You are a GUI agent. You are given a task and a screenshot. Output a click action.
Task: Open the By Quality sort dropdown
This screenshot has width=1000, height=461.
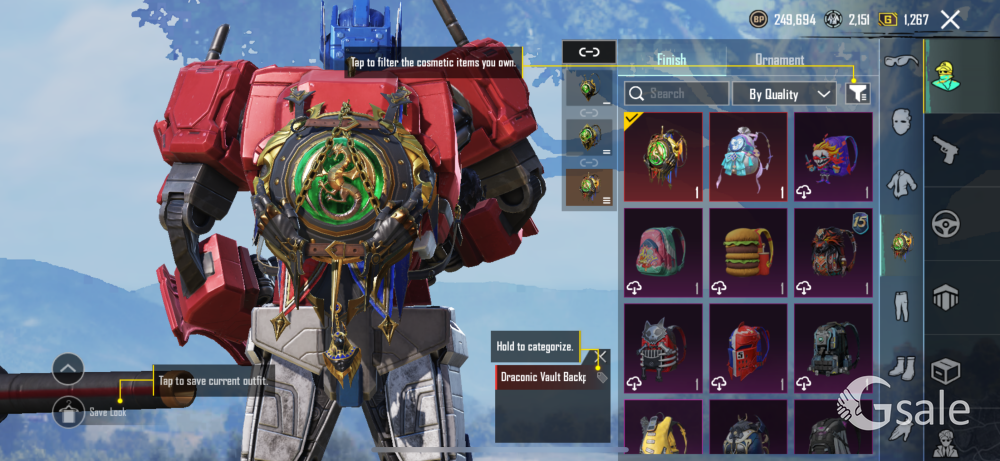coord(784,94)
